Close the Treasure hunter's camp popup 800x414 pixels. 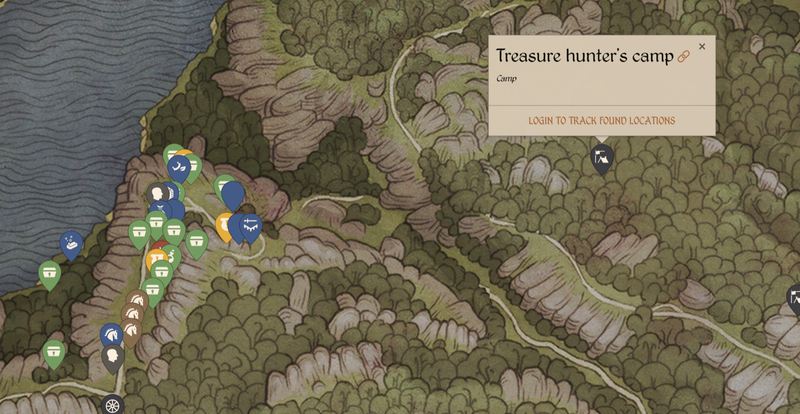[702, 46]
